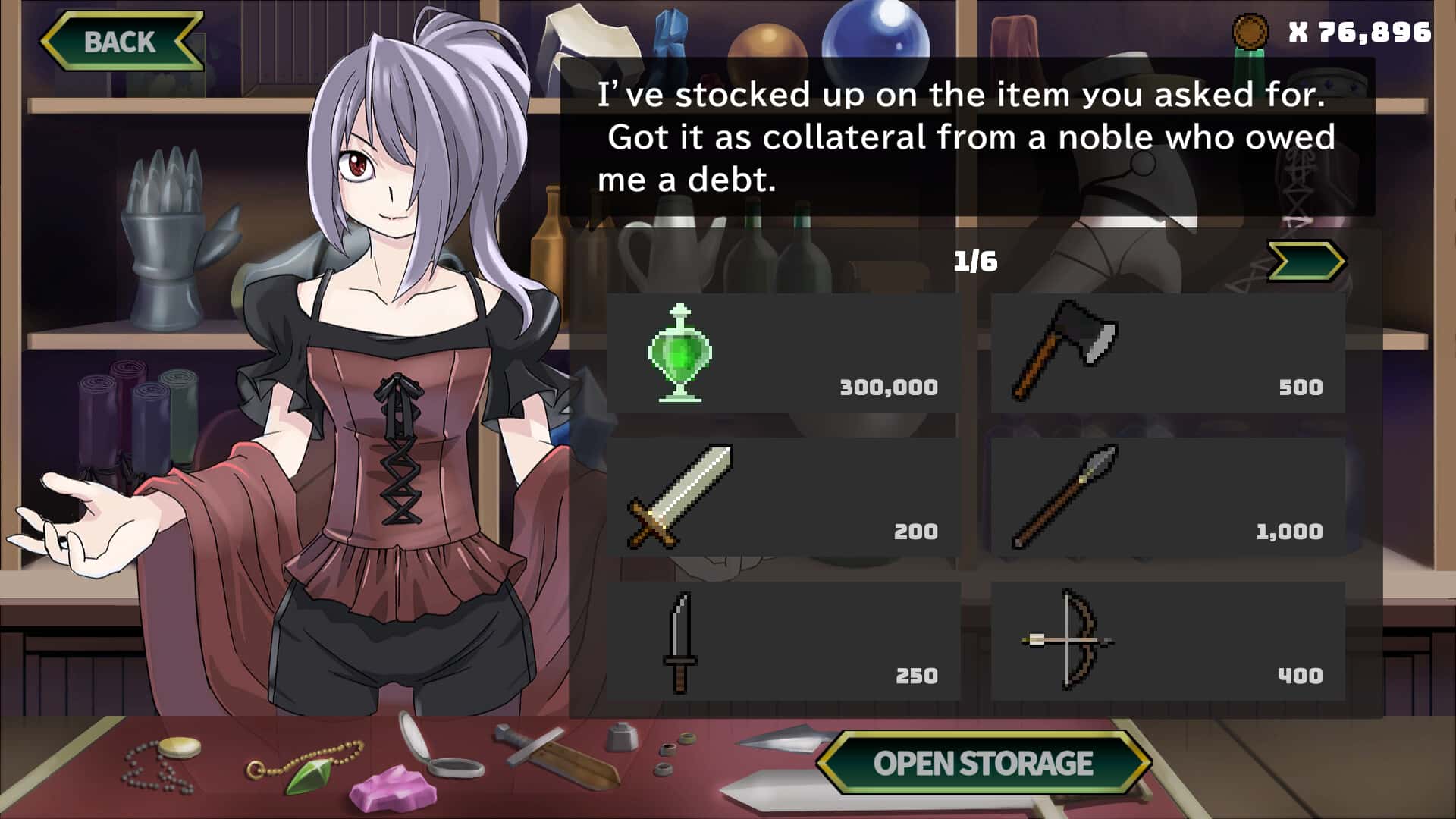Purchase the bow and arrow for 400

(x=1168, y=642)
